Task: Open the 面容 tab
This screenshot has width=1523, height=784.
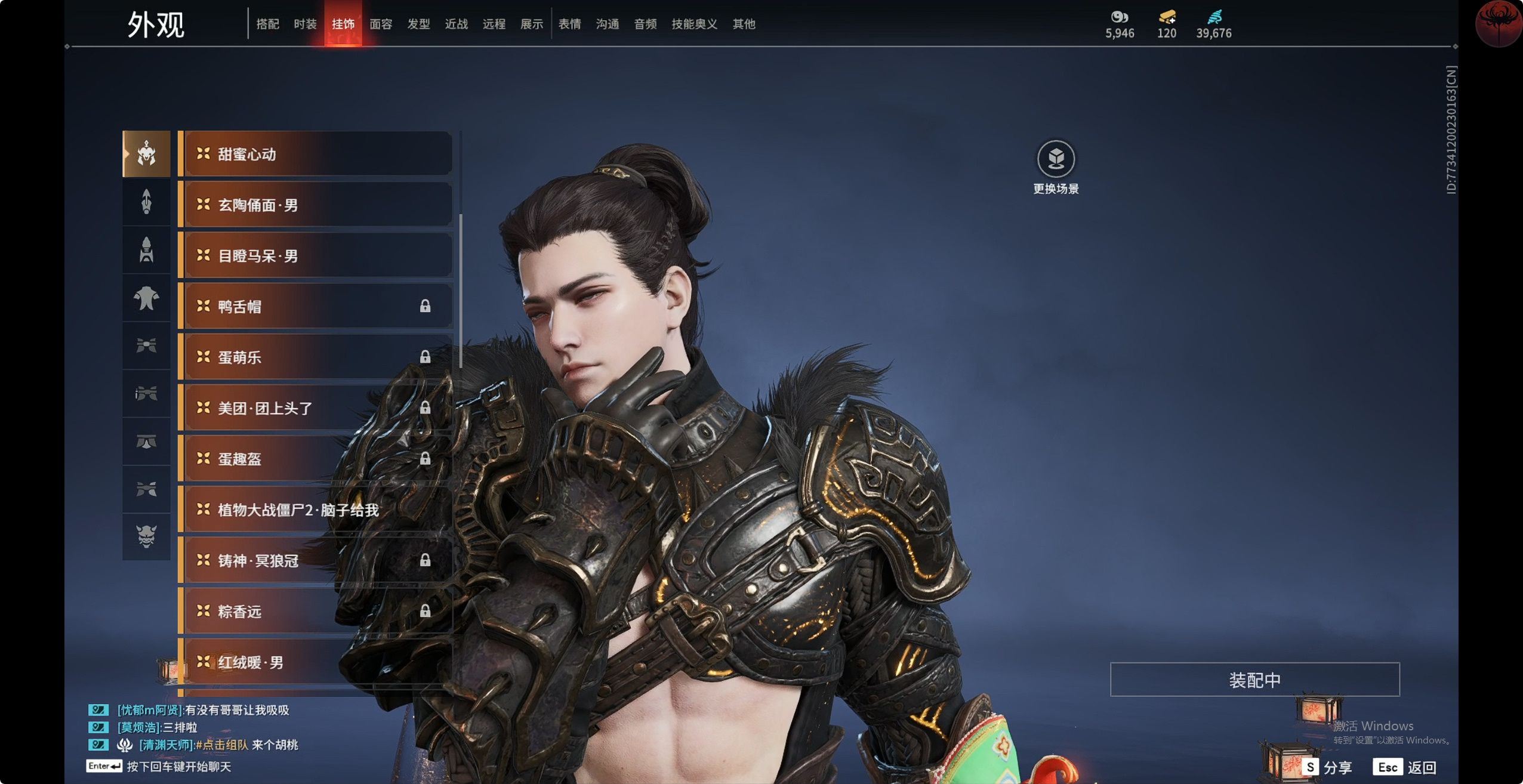Action: (x=381, y=24)
